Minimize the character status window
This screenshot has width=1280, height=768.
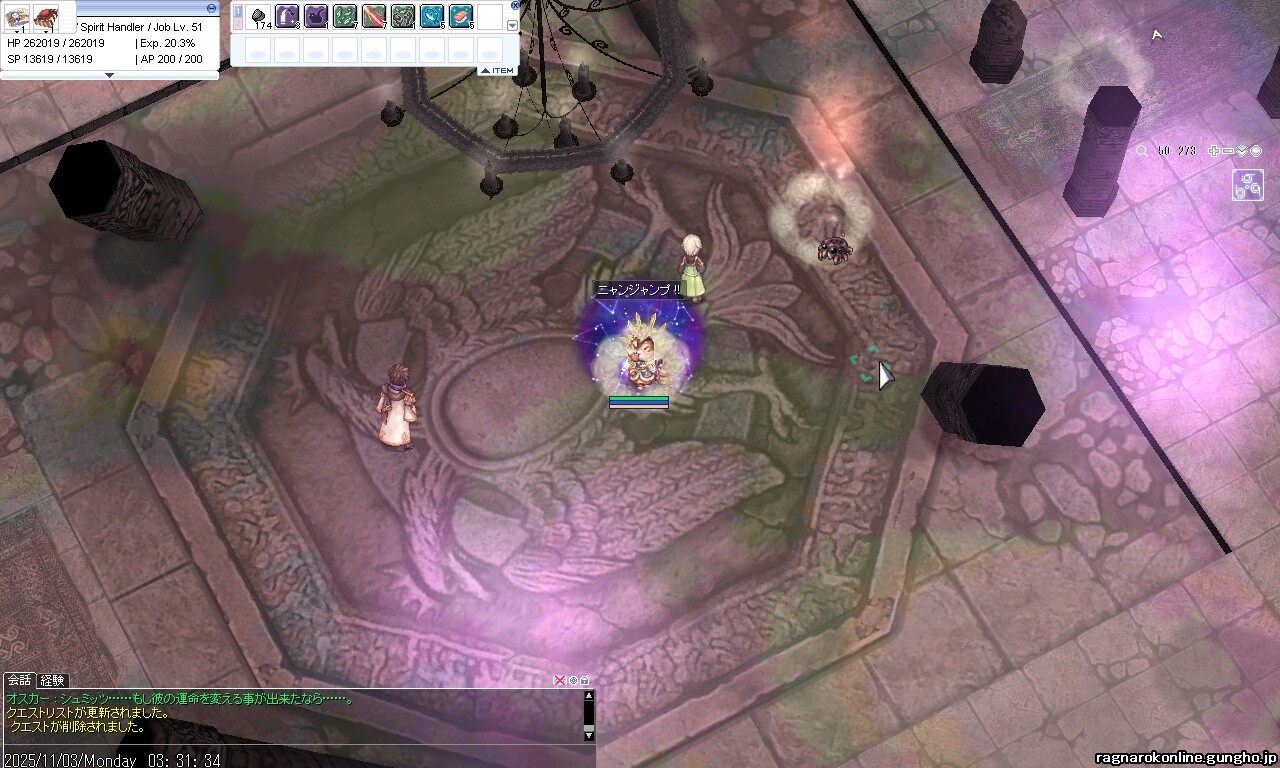point(212,7)
